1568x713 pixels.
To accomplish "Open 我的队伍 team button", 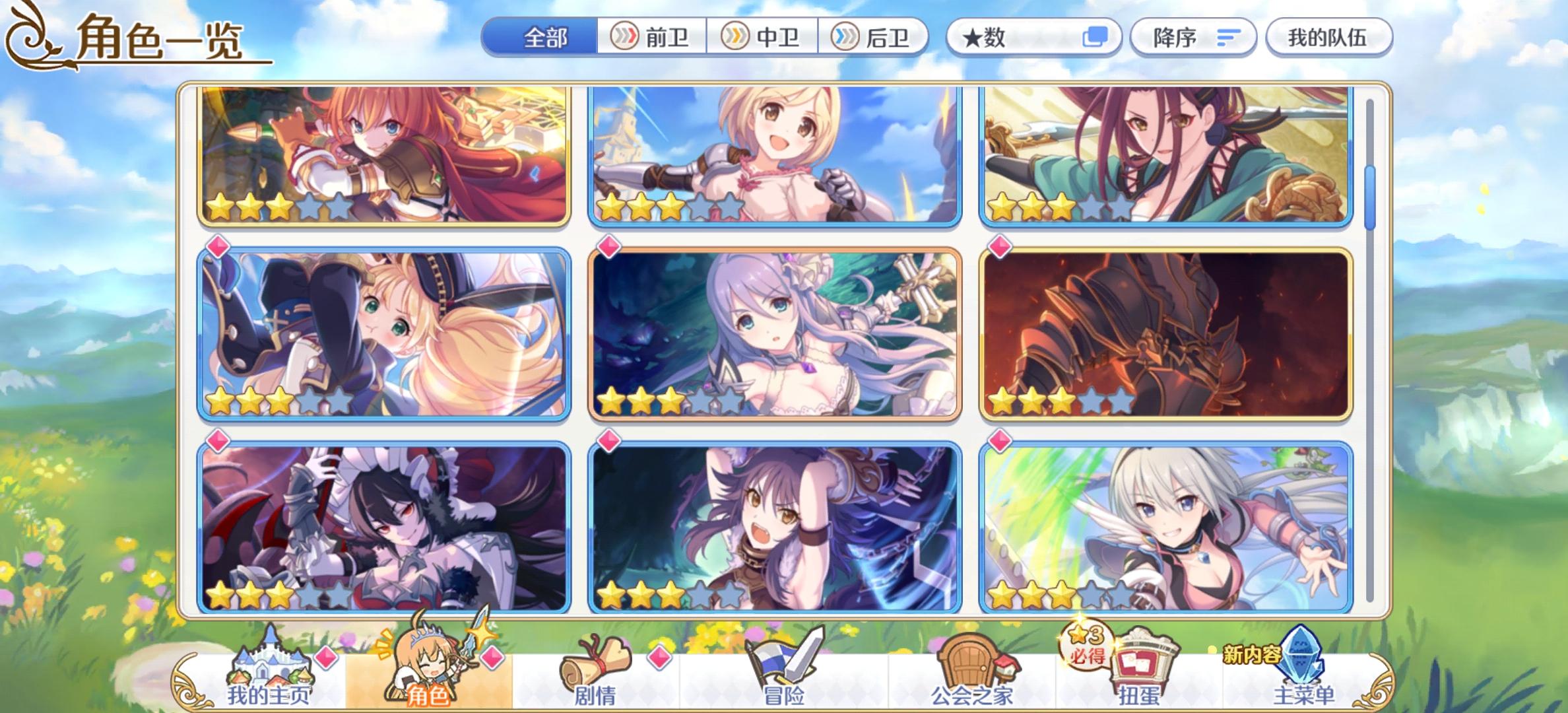I will pyautogui.click(x=1328, y=38).
